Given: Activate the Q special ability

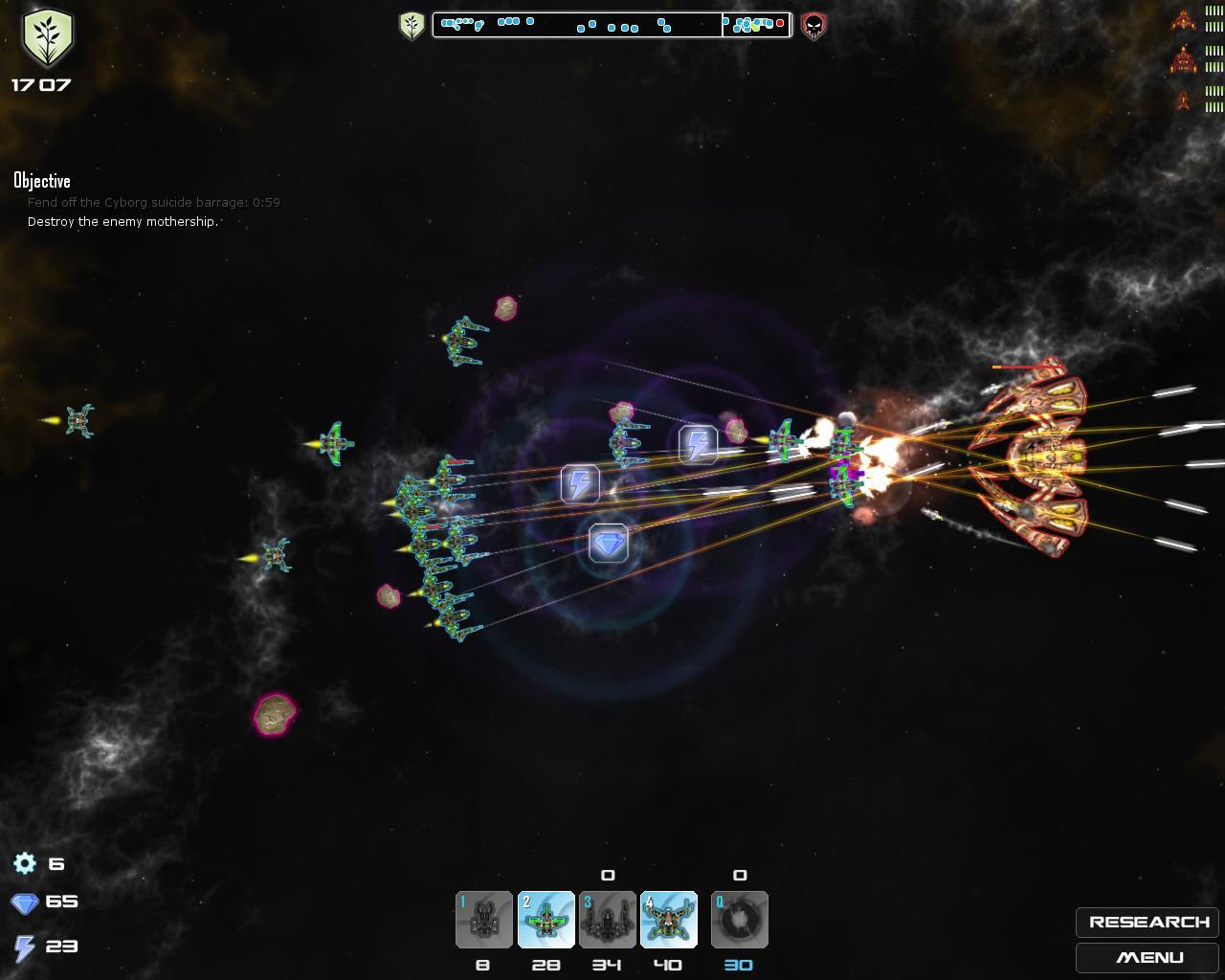Looking at the screenshot, I should [739, 920].
